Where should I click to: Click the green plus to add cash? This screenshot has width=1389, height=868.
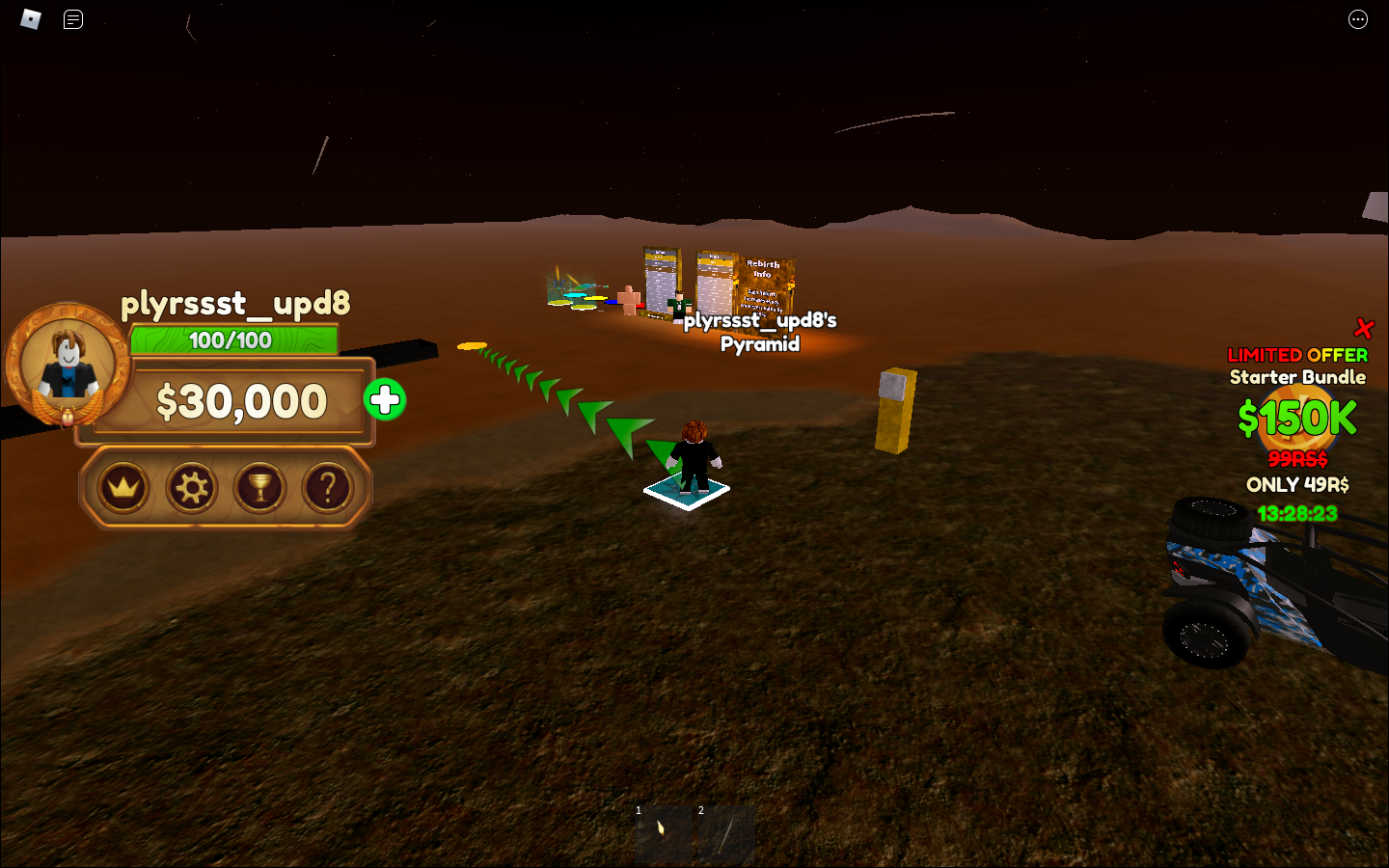[385, 400]
